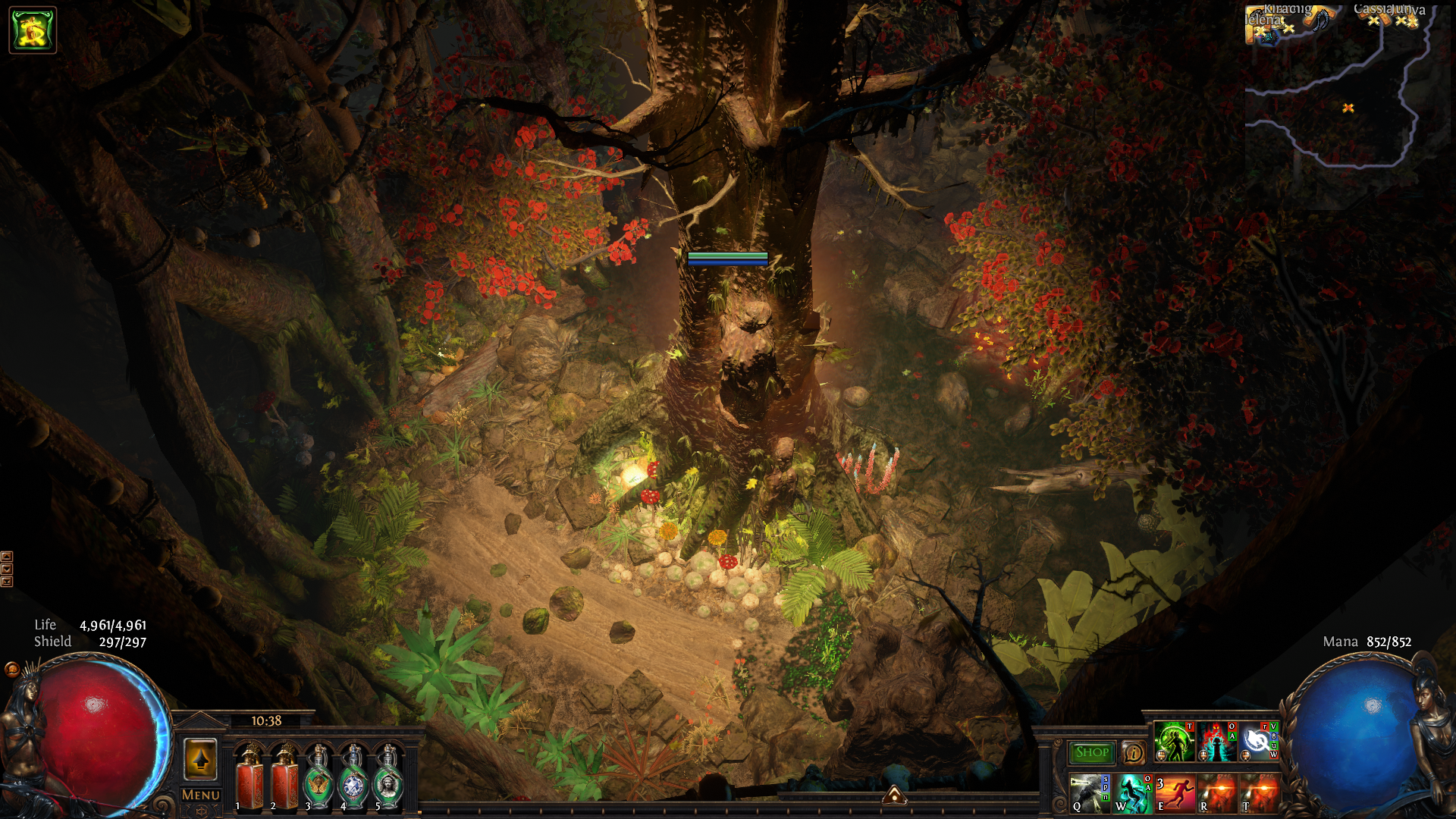The width and height of the screenshot is (1456, 819).
Task: Activate the arrow shot skill on Q
Action: pyautogui.click(x=1088, y=793)
